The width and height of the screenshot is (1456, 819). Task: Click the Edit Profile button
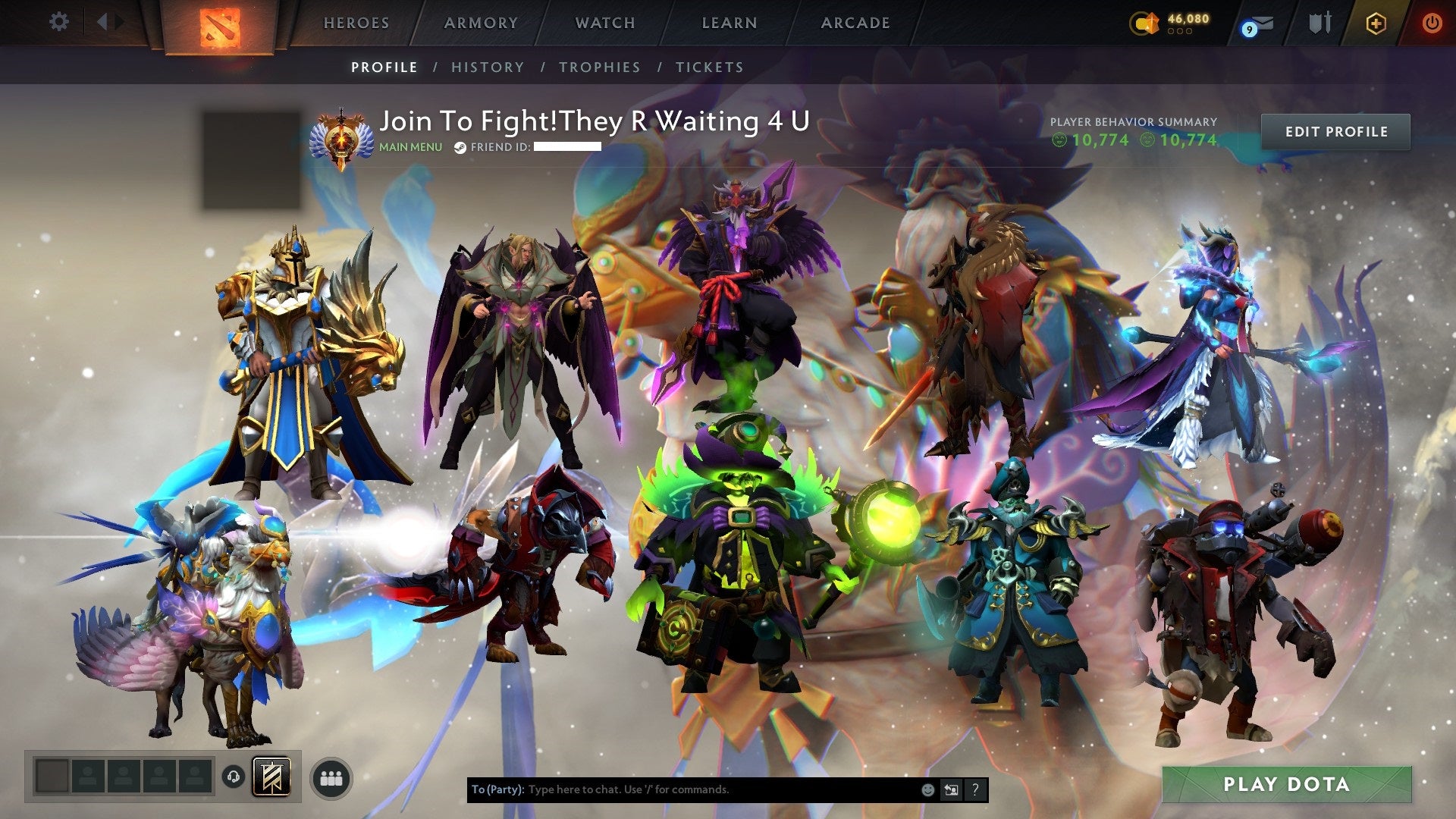(x=1337, y=131)
